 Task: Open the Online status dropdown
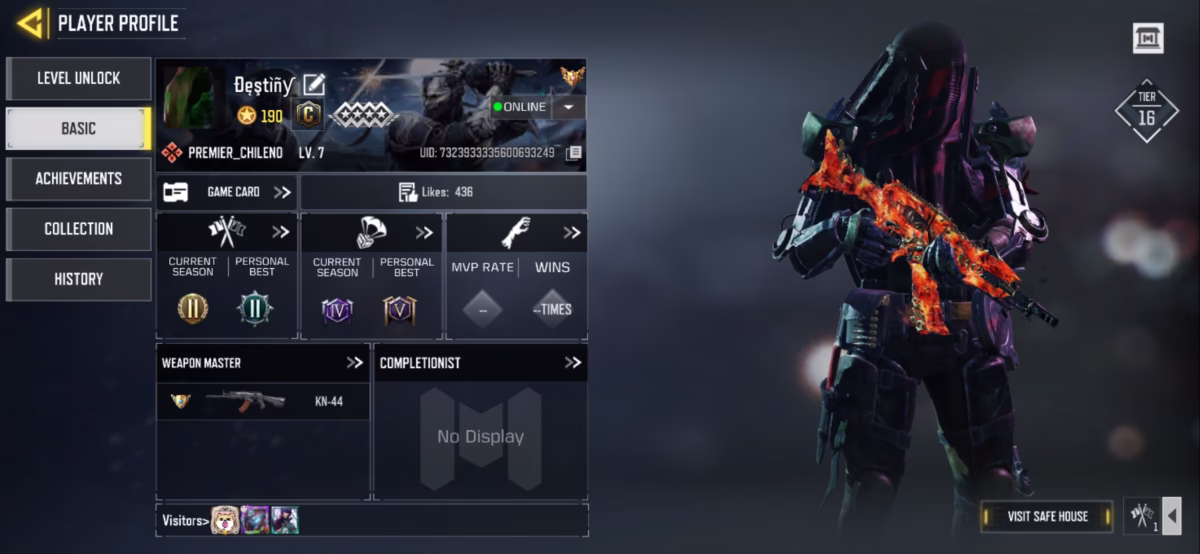tap(568, 107)
